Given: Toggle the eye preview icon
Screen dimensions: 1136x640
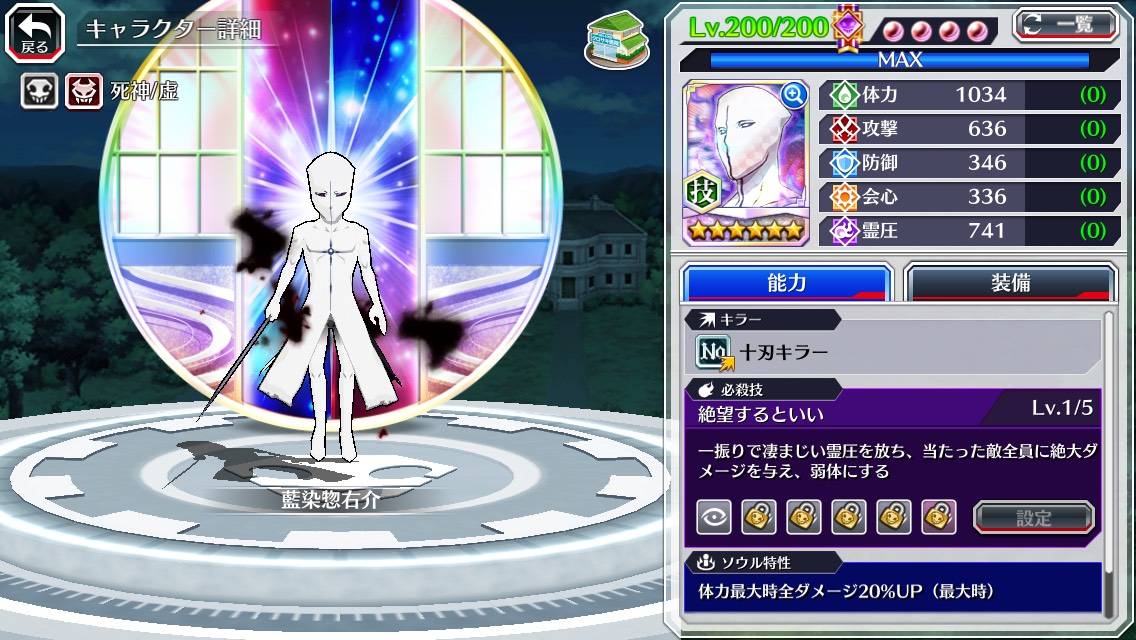Looking at the screenshot, I should coord(714,517).
